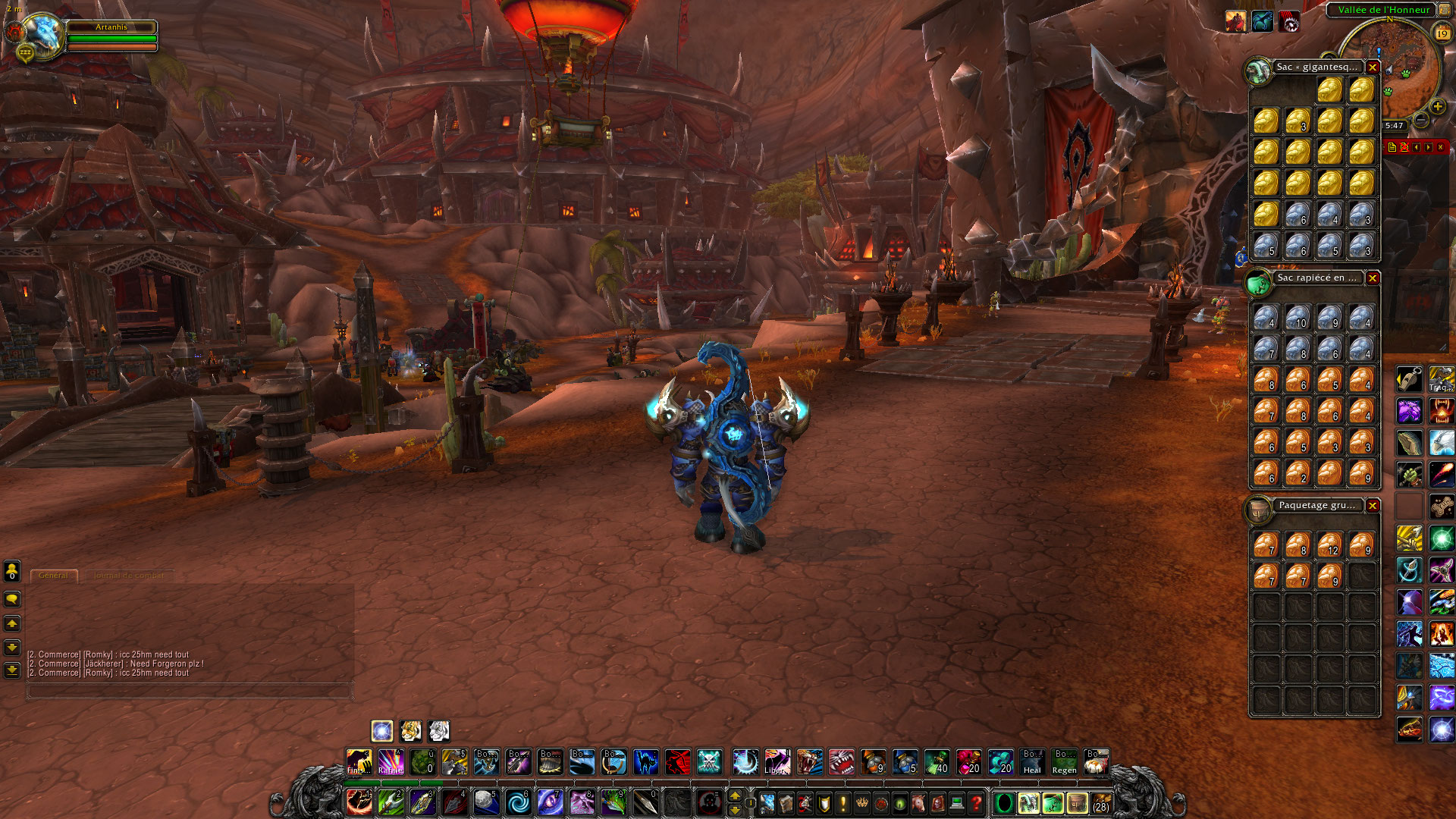
Task: Select the gold coin stack of 3
Action: coord(1298,121)
